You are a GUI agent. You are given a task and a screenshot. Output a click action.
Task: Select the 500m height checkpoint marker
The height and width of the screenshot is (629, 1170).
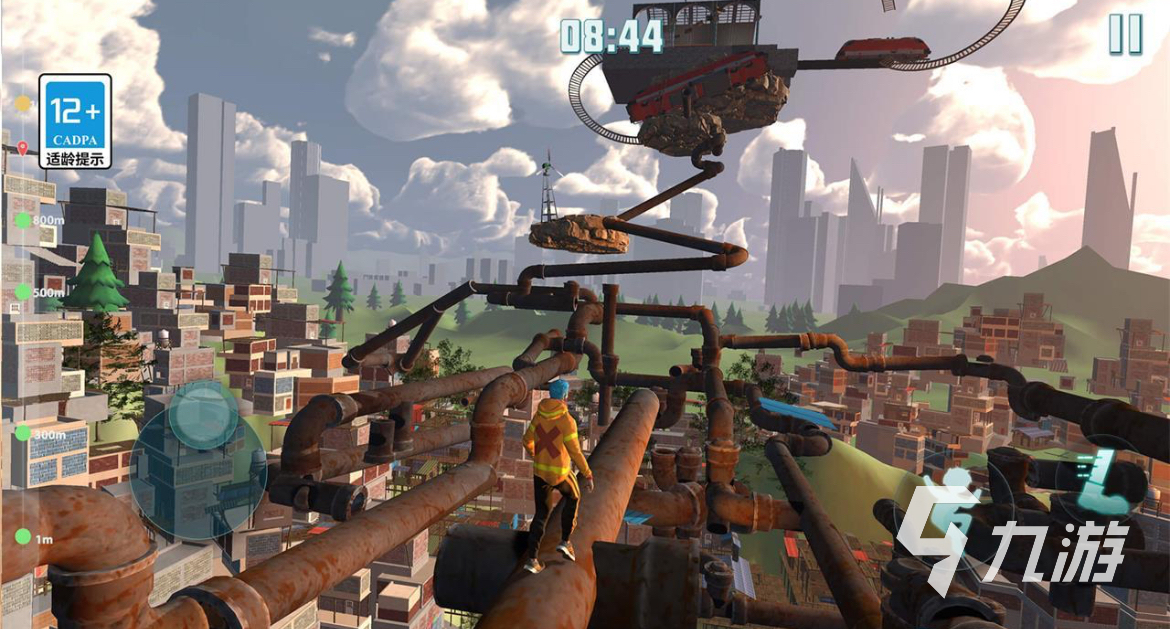point(23,293)
